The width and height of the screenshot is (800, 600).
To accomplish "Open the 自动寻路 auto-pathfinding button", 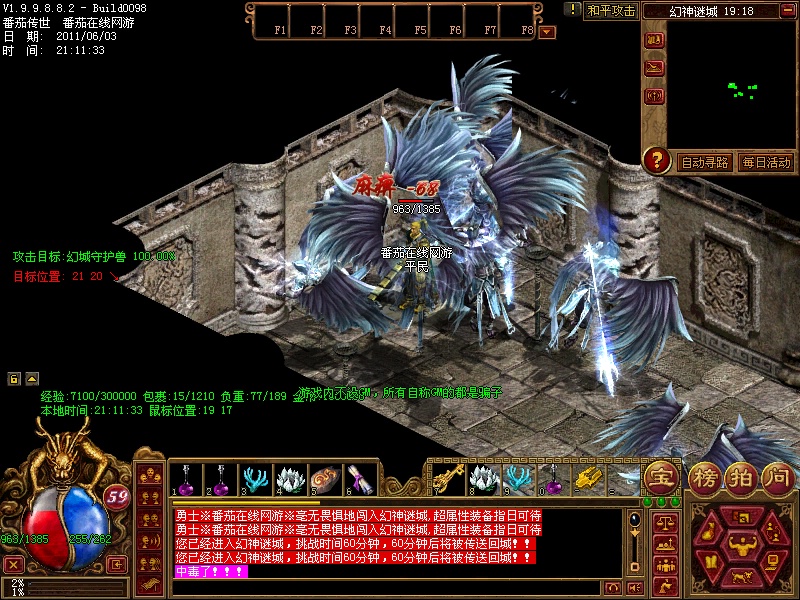I will point(705,162).
